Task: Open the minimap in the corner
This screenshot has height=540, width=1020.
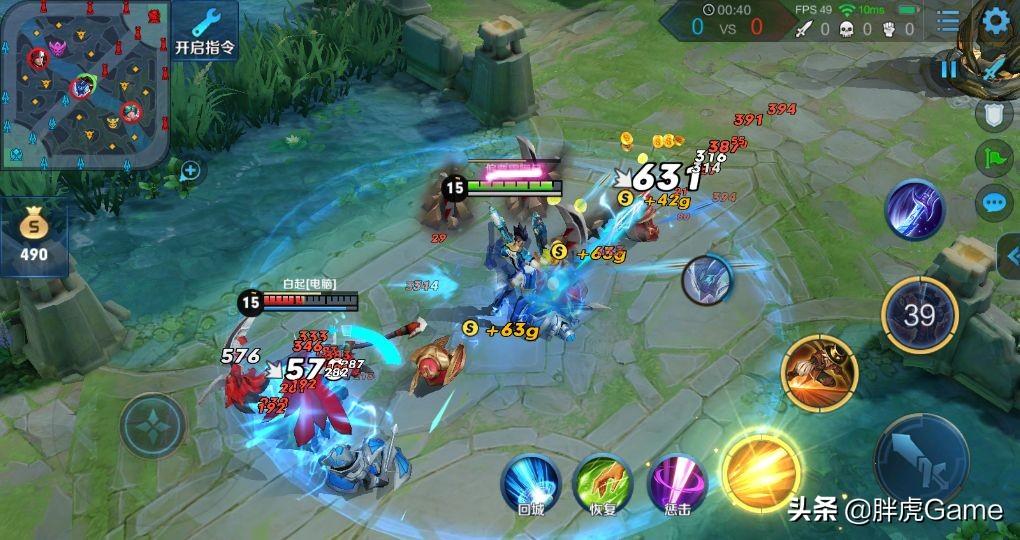Action: [x=83, y=84]
